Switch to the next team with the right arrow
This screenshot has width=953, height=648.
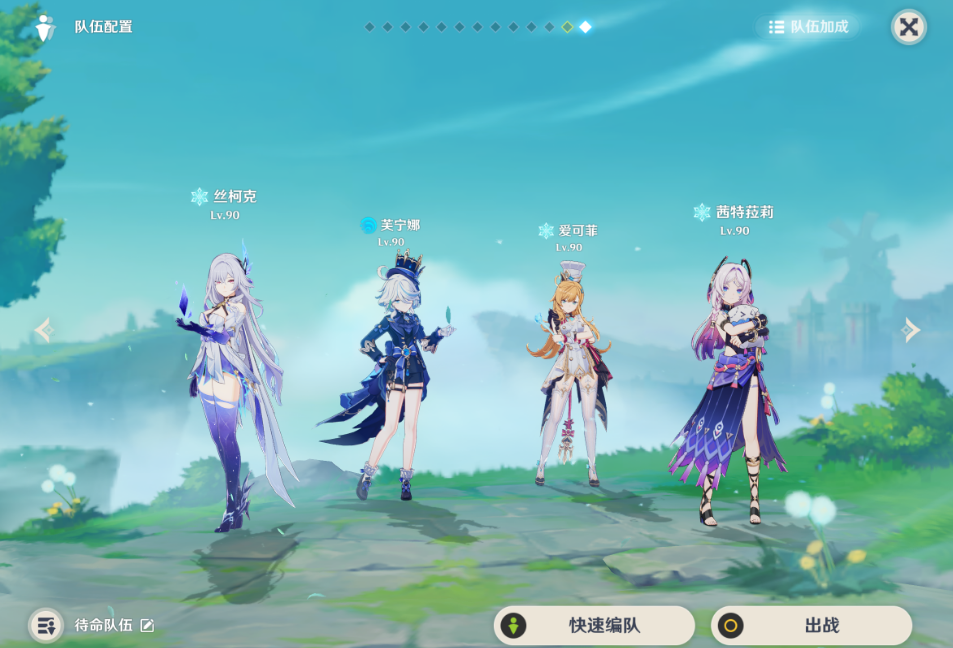(x=910, y=330)
